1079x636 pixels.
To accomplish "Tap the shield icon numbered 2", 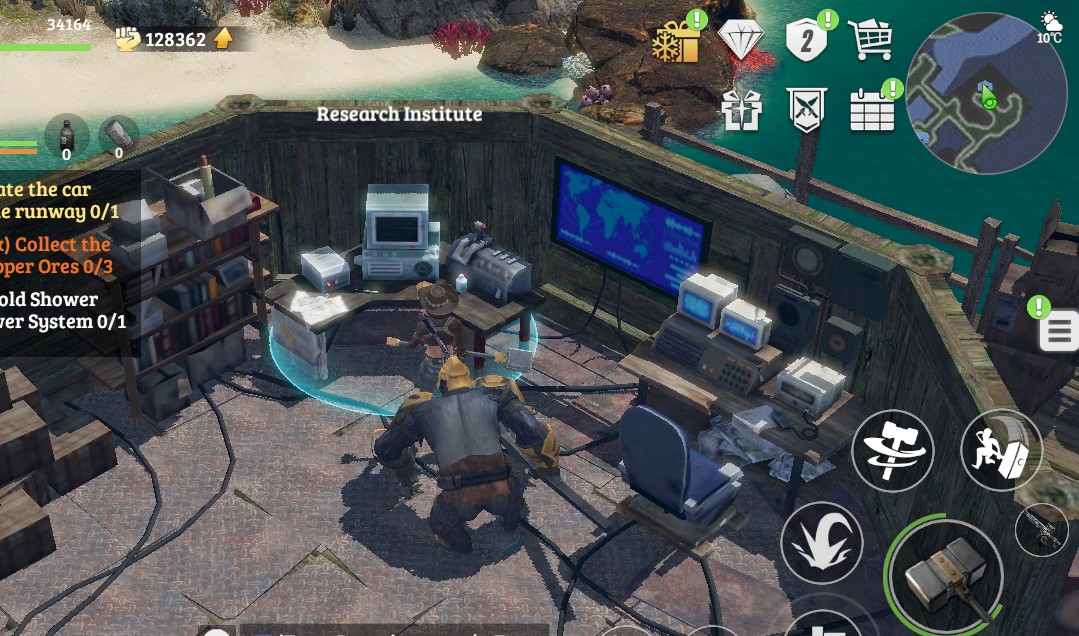I will click(807, 40).
